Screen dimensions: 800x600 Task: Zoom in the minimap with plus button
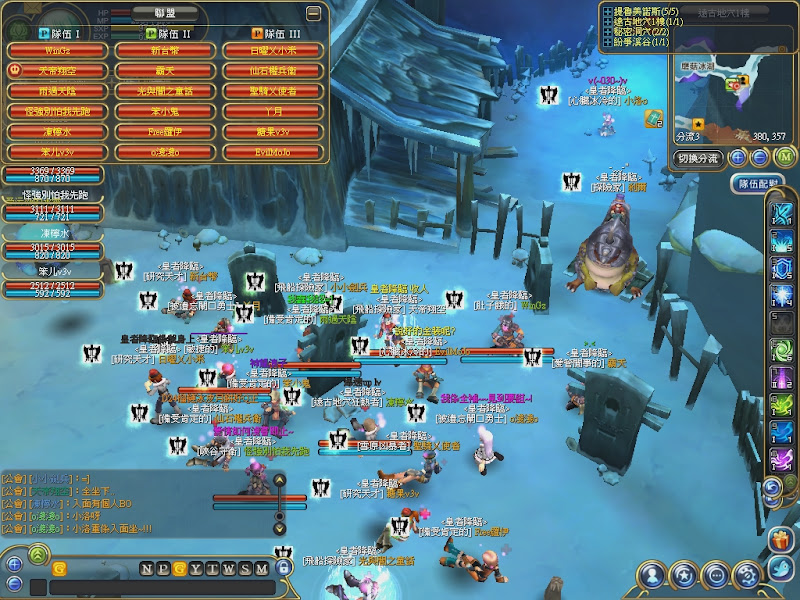pyautogui.click(x=738, y=157)
